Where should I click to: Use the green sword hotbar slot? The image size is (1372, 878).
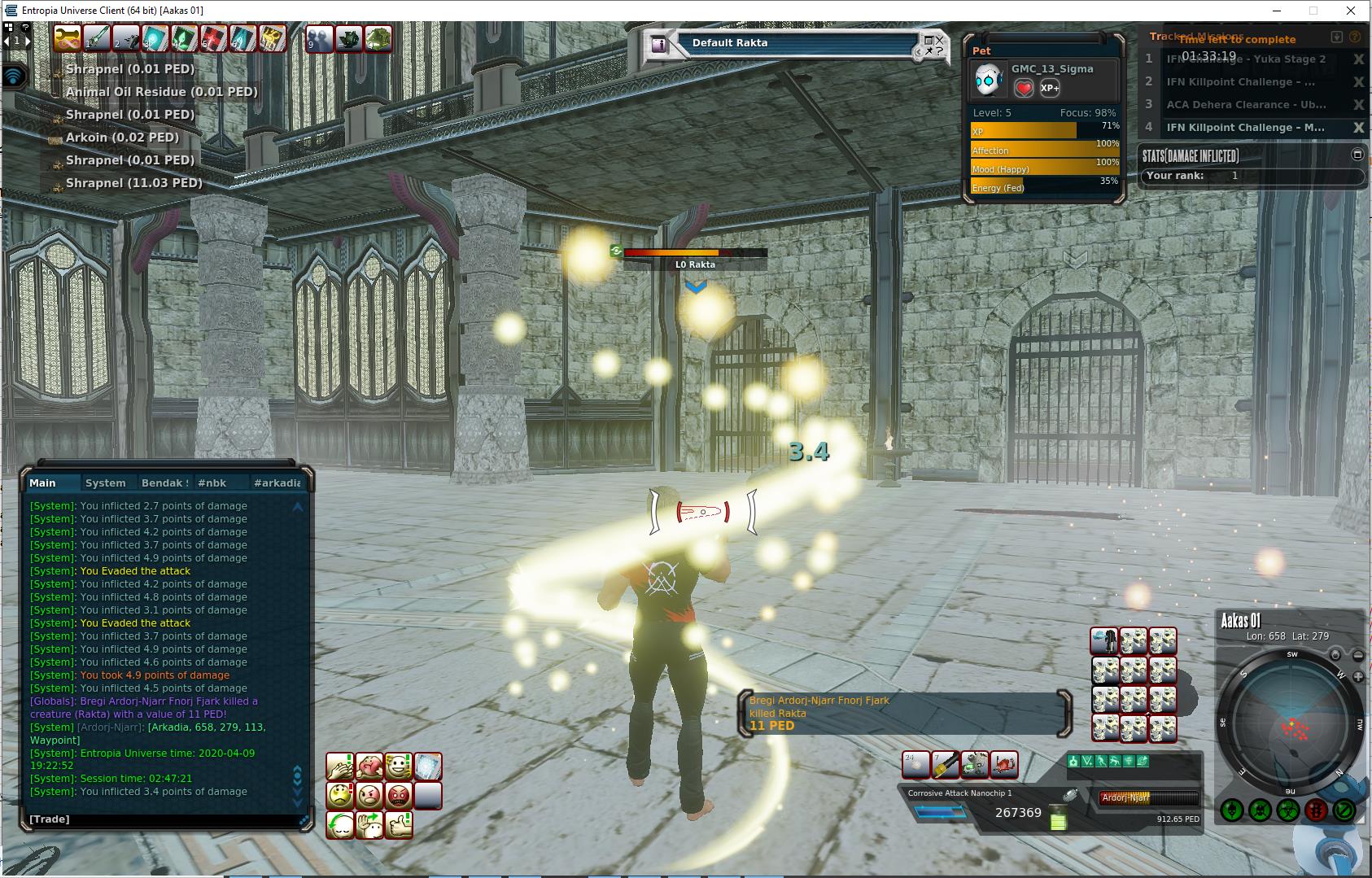(x=97, y=37)
